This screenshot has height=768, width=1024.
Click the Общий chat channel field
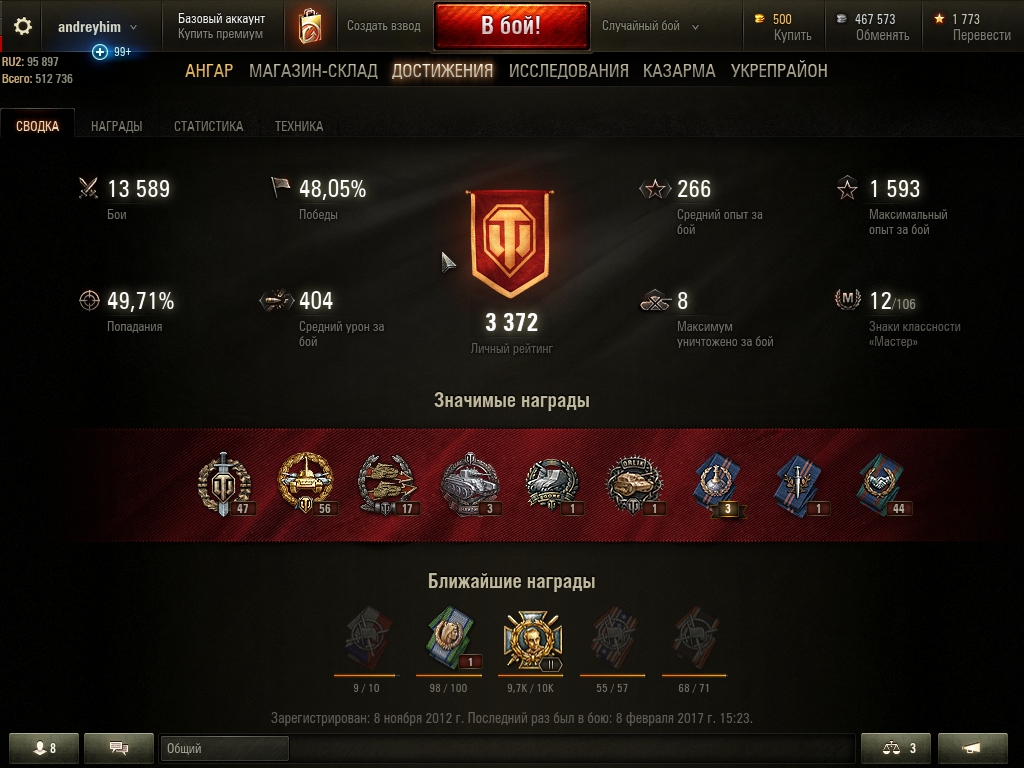coord(224,748)
